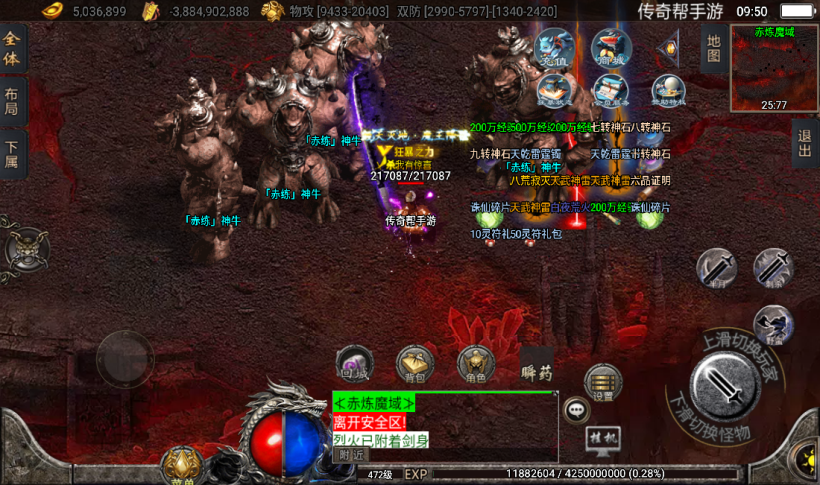Open the 商城 shop icon
The height and width of the screenshot is (485, 820).
point(611,48)
